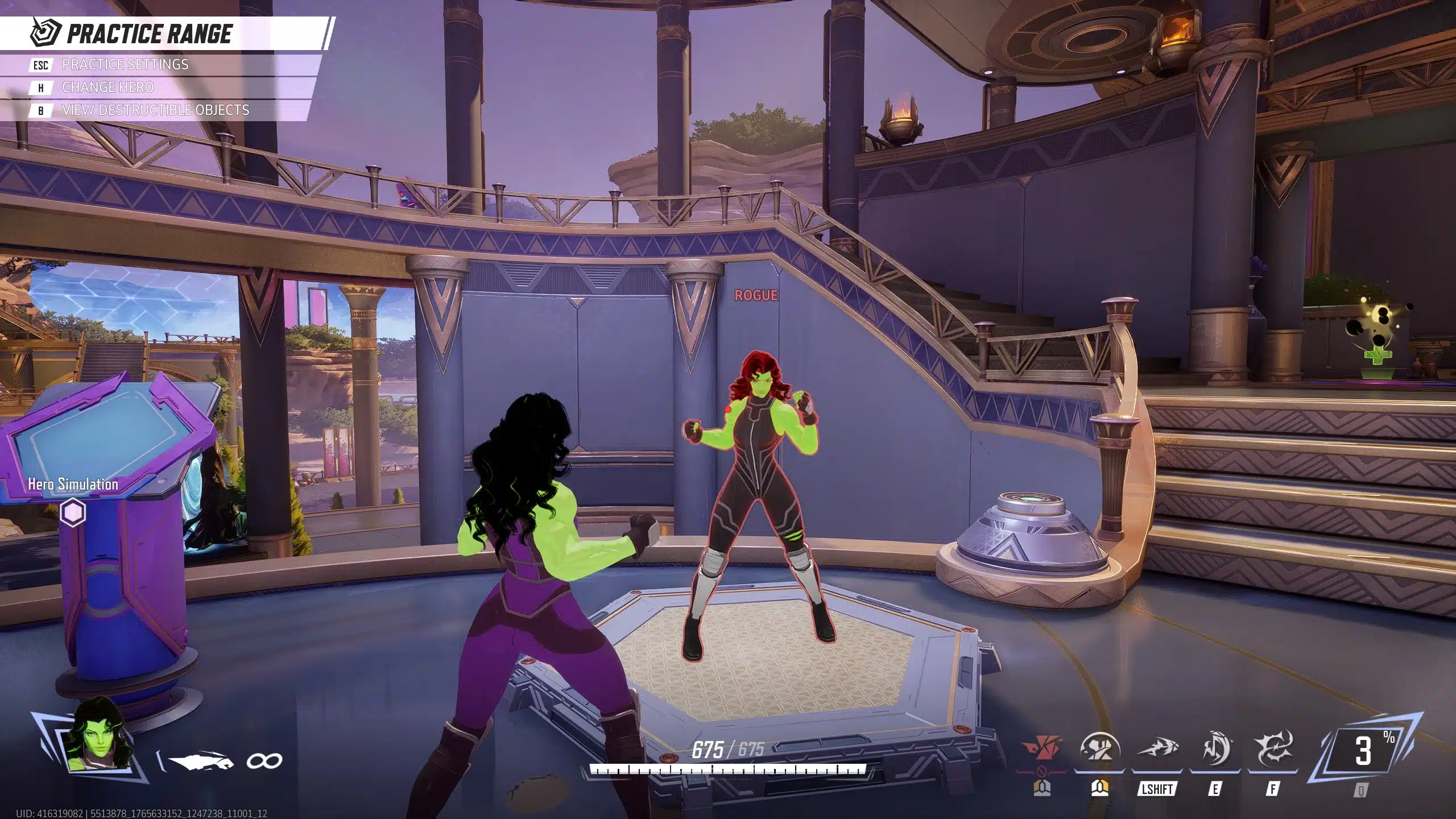Image resolution: width=1456 pixels, height=819 pixels.
Task: Click the Practice Range title banner
Action: click(149, 34)
